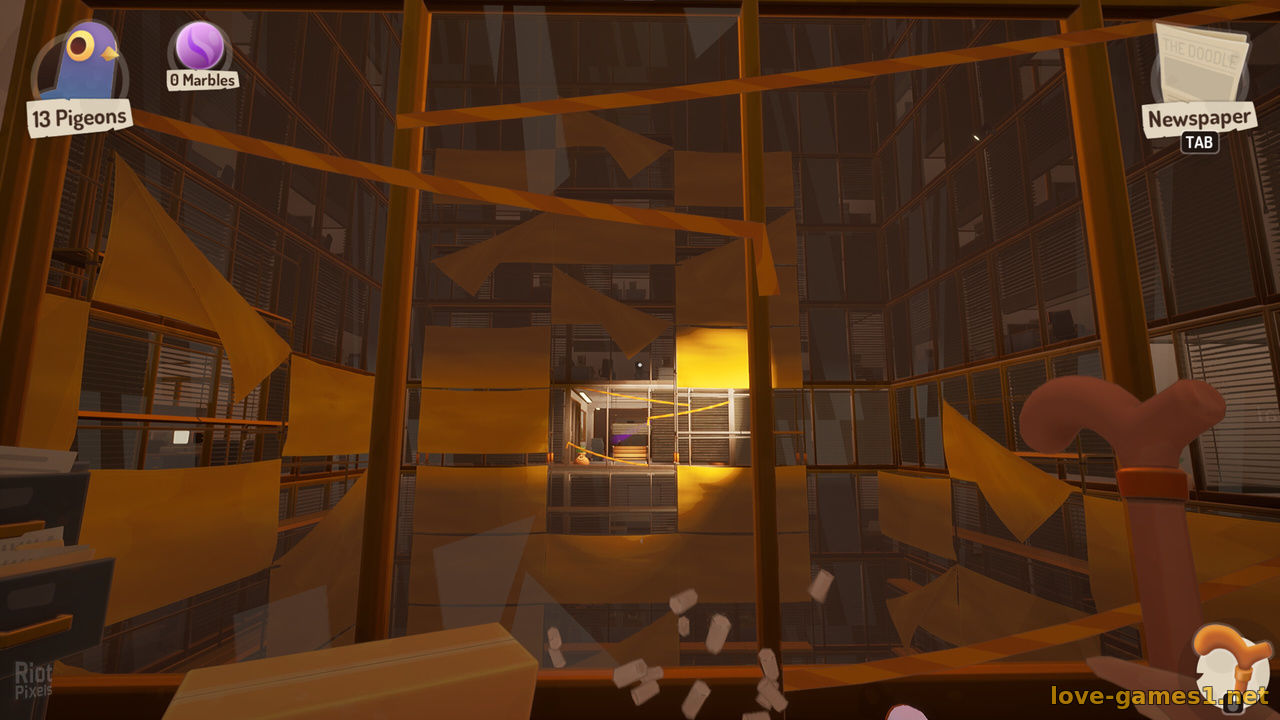
Task: Select the purple marble icon
Action: (200, 45)
